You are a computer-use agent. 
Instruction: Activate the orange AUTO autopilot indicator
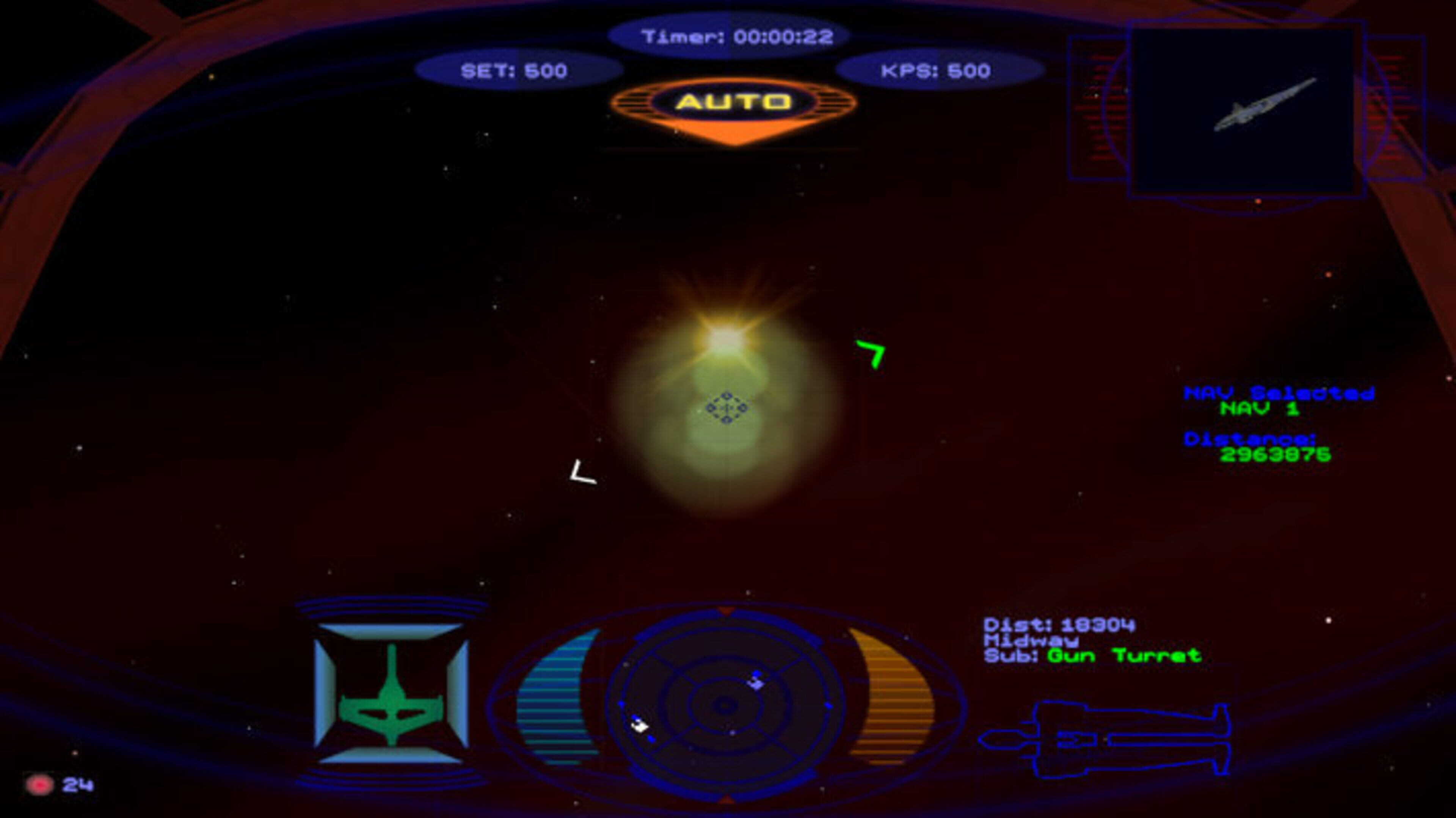pyautogui.click(x=733, y=103)
